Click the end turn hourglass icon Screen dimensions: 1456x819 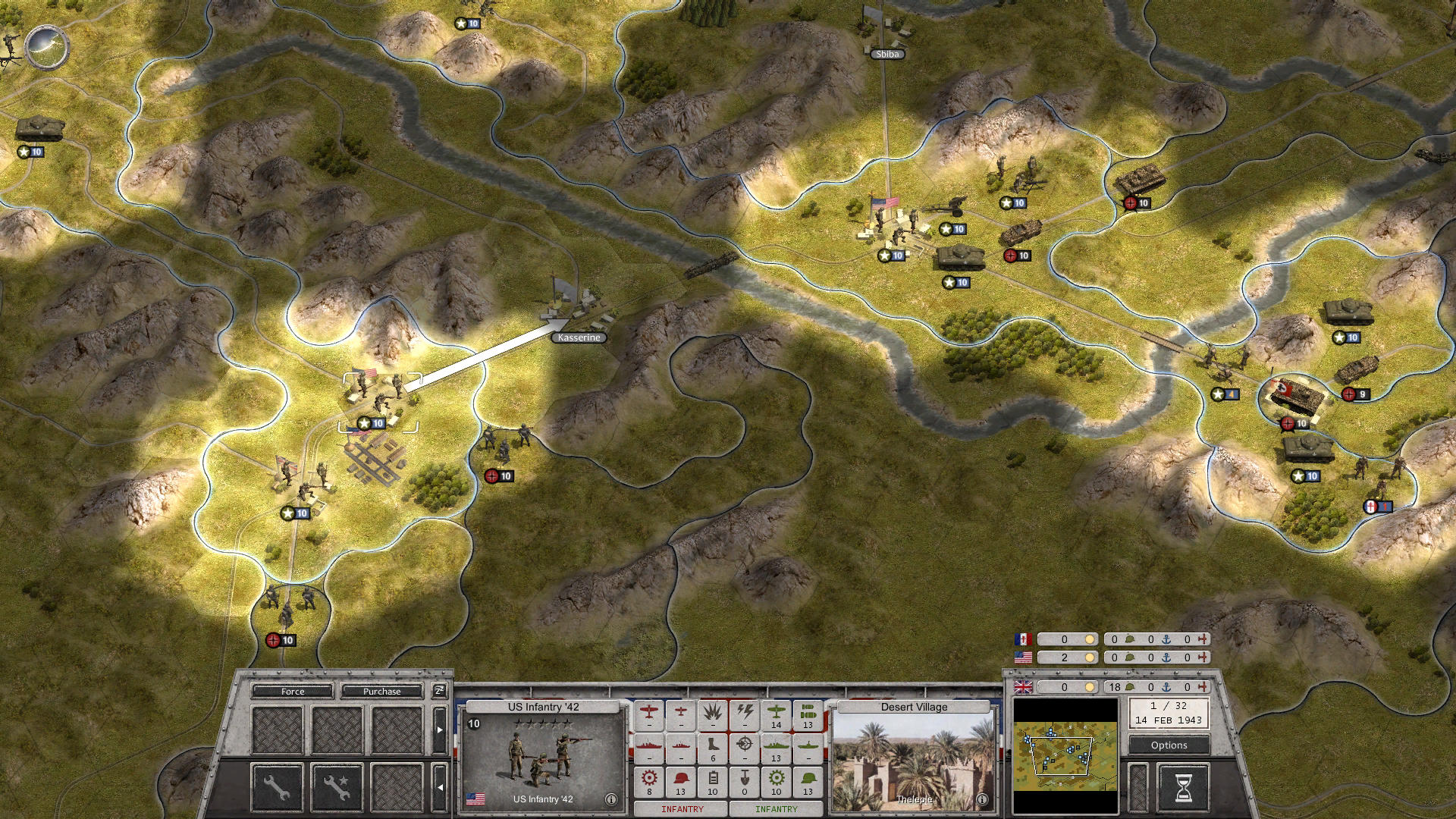1182,789
